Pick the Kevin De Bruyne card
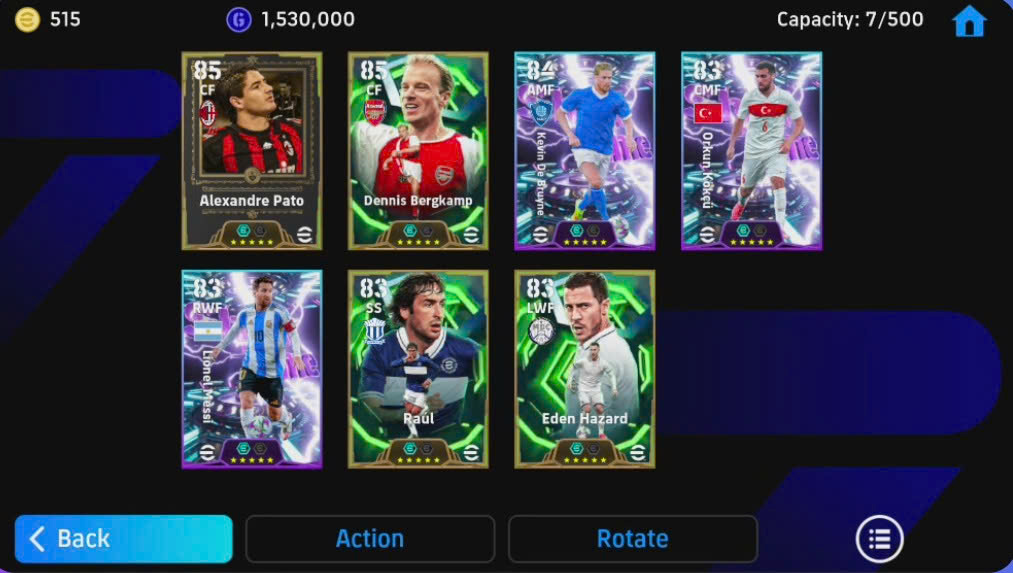 tap(585, 150)
